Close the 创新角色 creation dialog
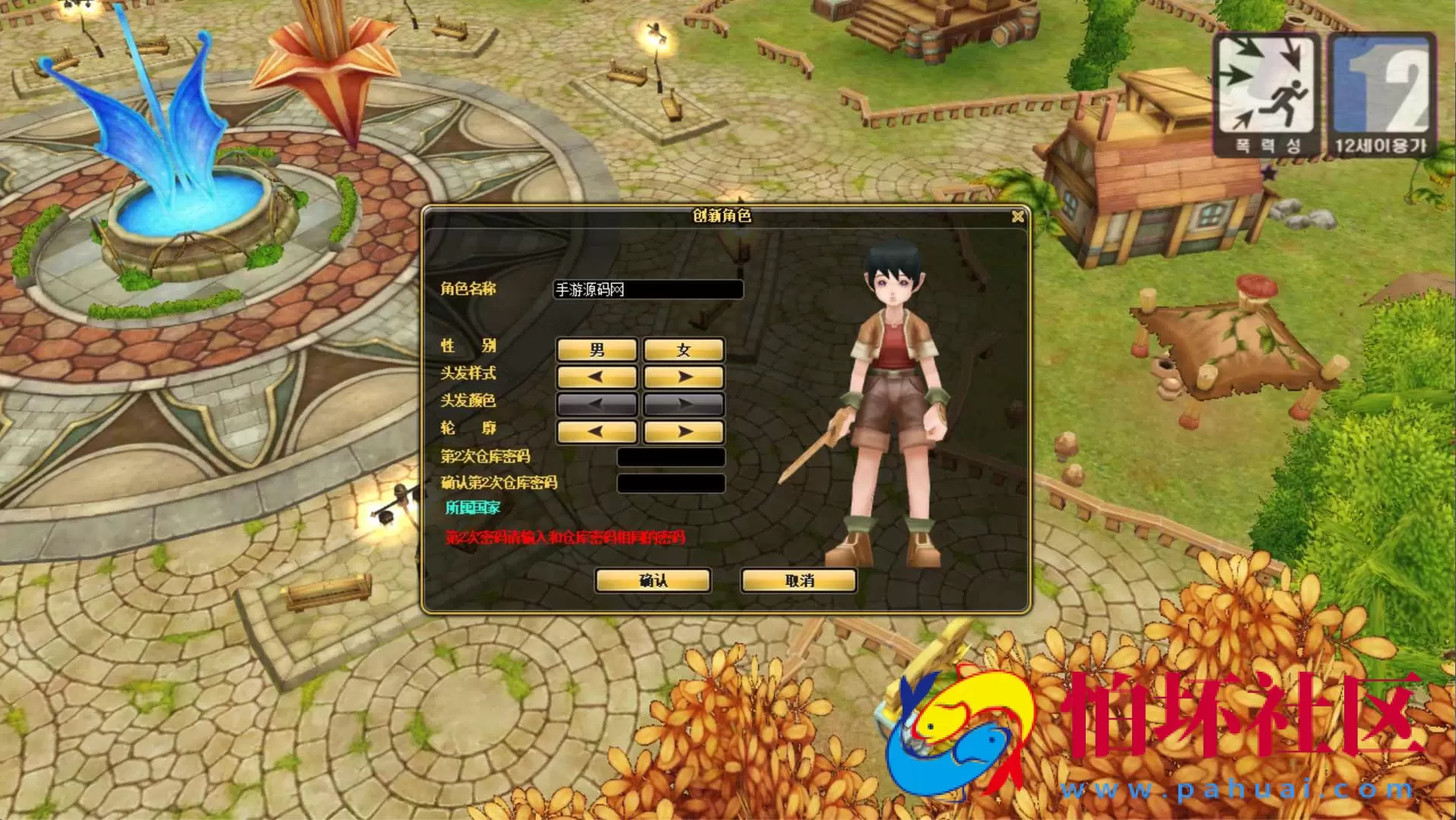Viewport: 1456px width, 820px height. [x=1019, y=217]
